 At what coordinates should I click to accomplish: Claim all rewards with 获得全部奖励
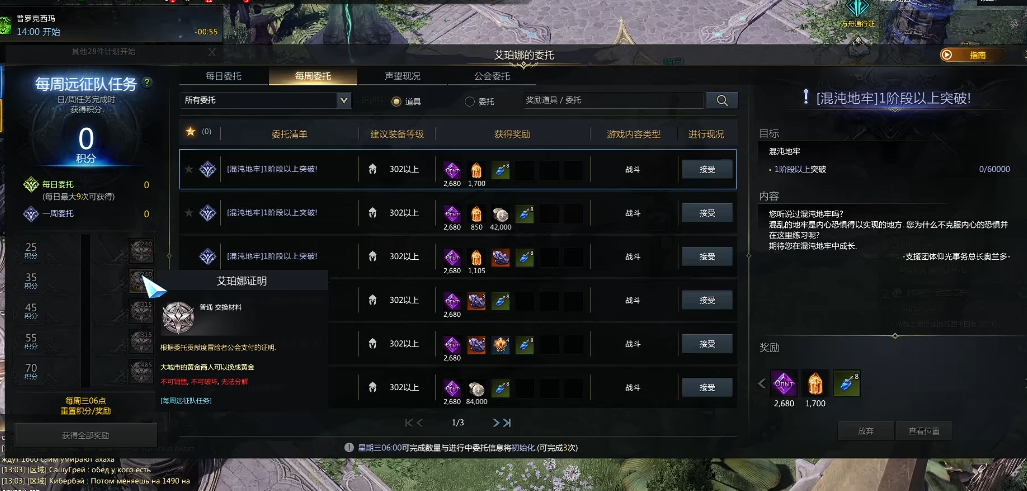coord(86,435)
